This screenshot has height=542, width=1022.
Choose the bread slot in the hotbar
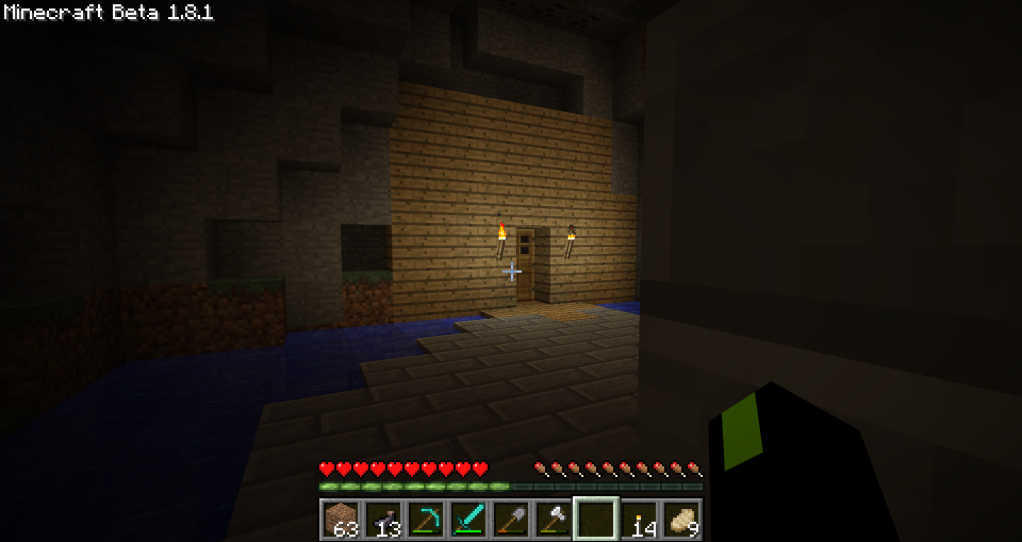[x=682, y=519]
